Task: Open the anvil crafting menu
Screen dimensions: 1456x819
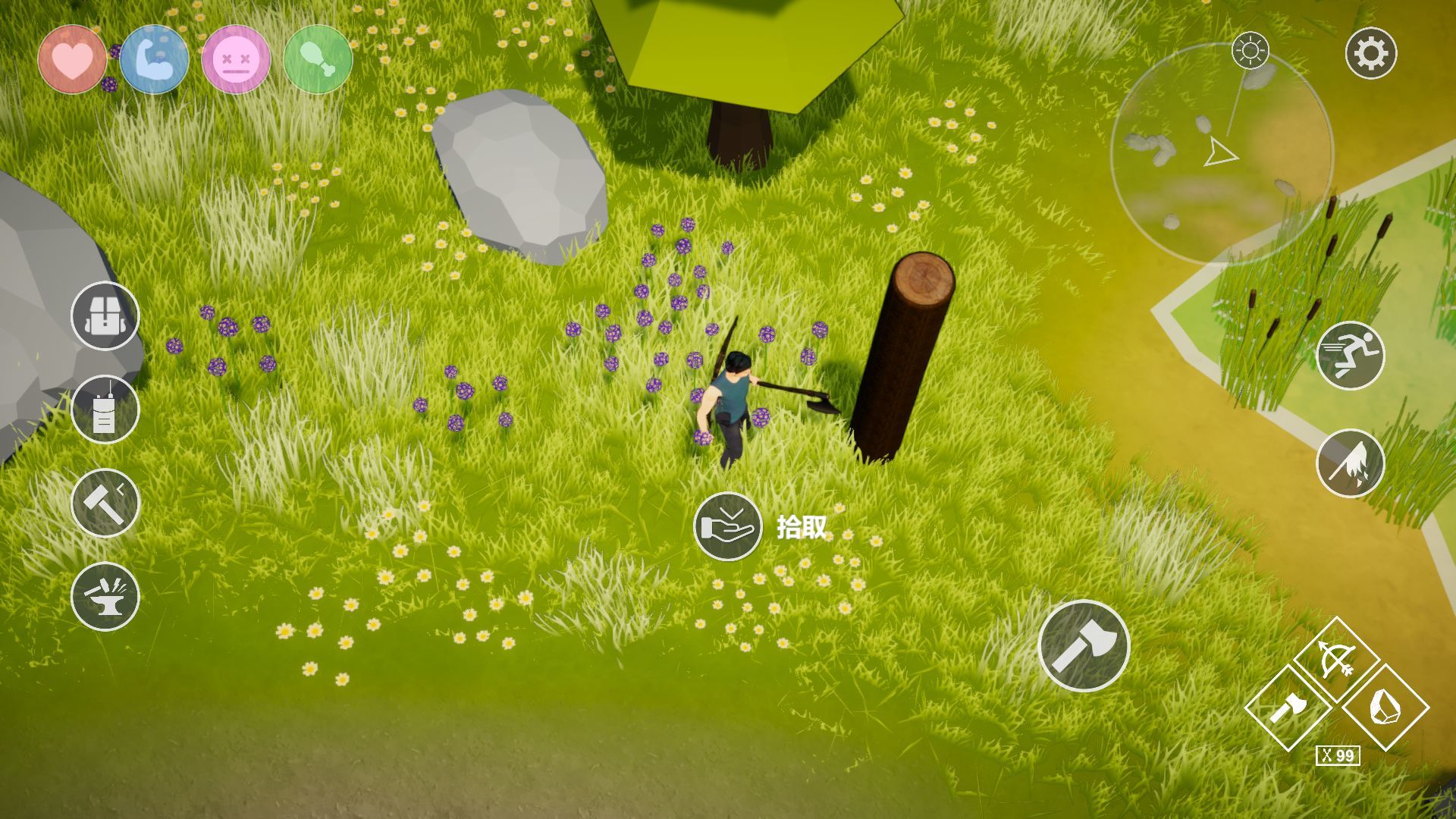Action: coord(105,596)
